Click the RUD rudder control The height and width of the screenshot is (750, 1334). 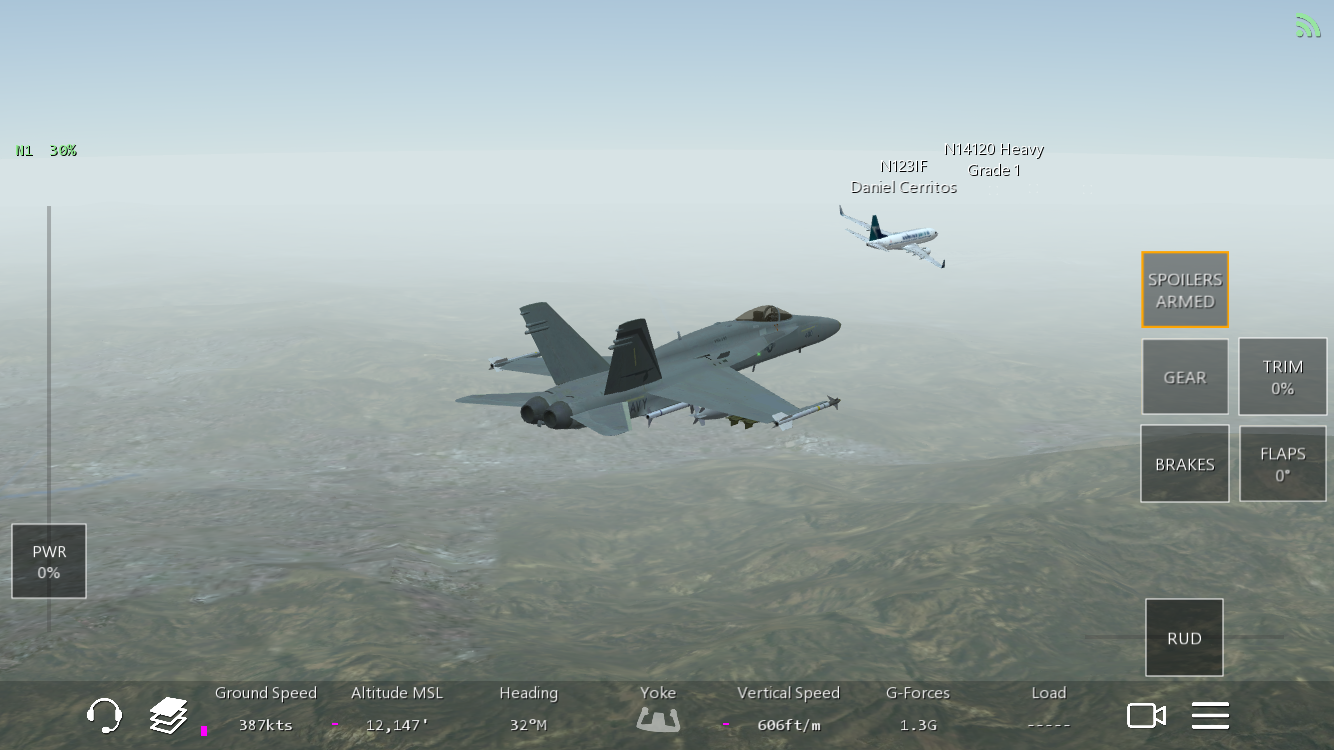1184,638
